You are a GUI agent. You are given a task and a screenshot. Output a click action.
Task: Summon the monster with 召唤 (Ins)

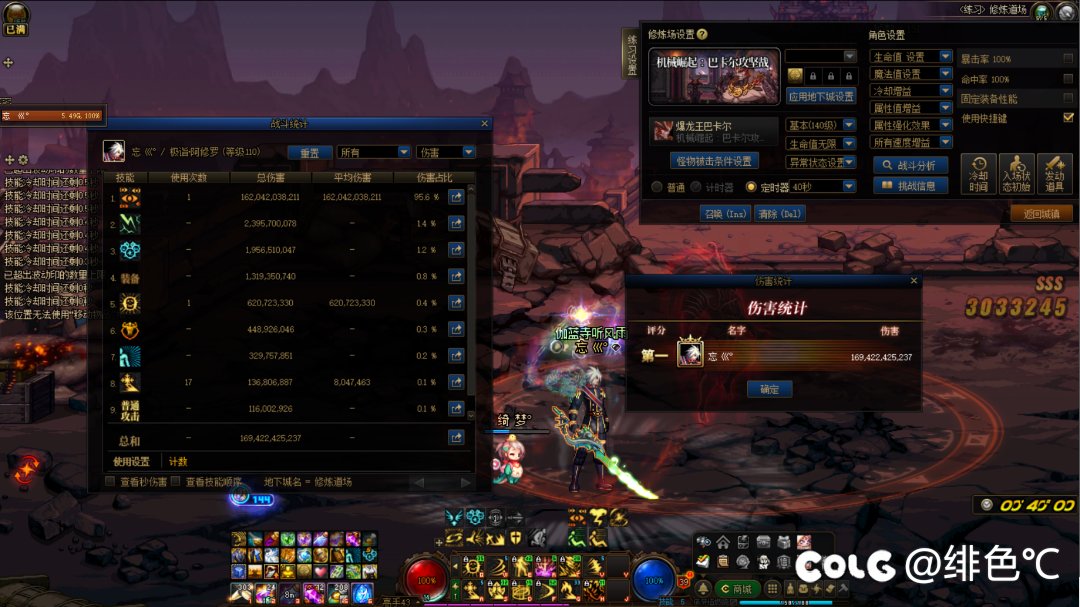724,213
